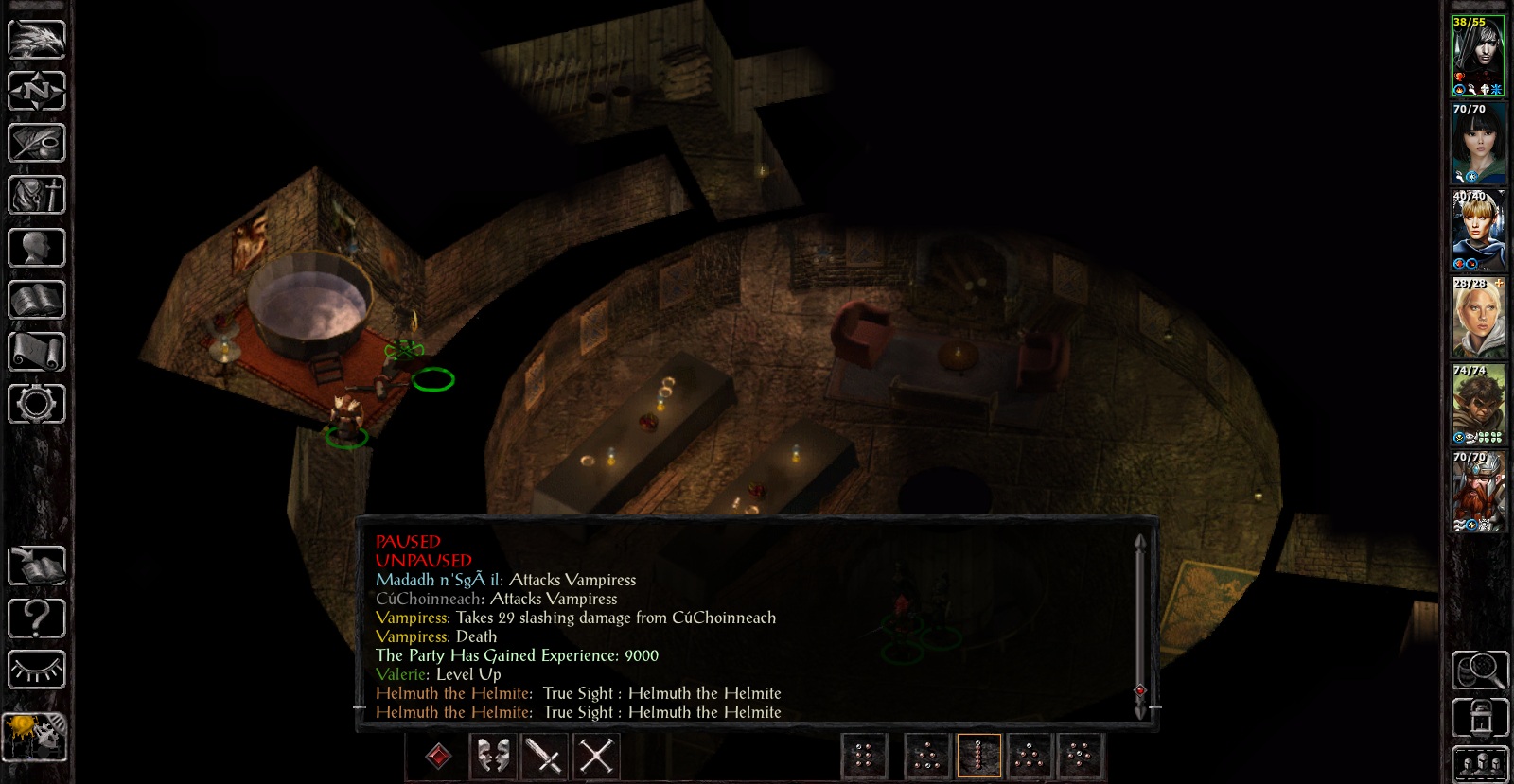Click the sun-and-moon clock icon
The height and width of the screenshot is (784, 1514).
[x=37, y=736]
